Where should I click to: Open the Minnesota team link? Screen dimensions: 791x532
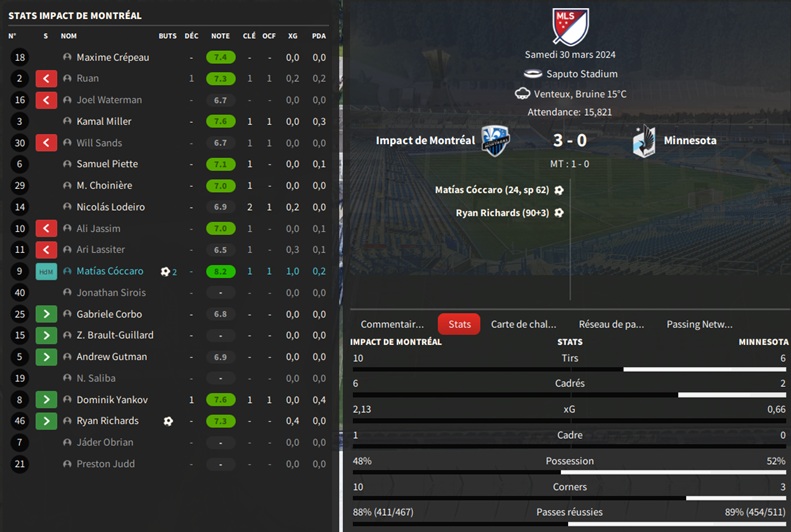click(690, 141)
